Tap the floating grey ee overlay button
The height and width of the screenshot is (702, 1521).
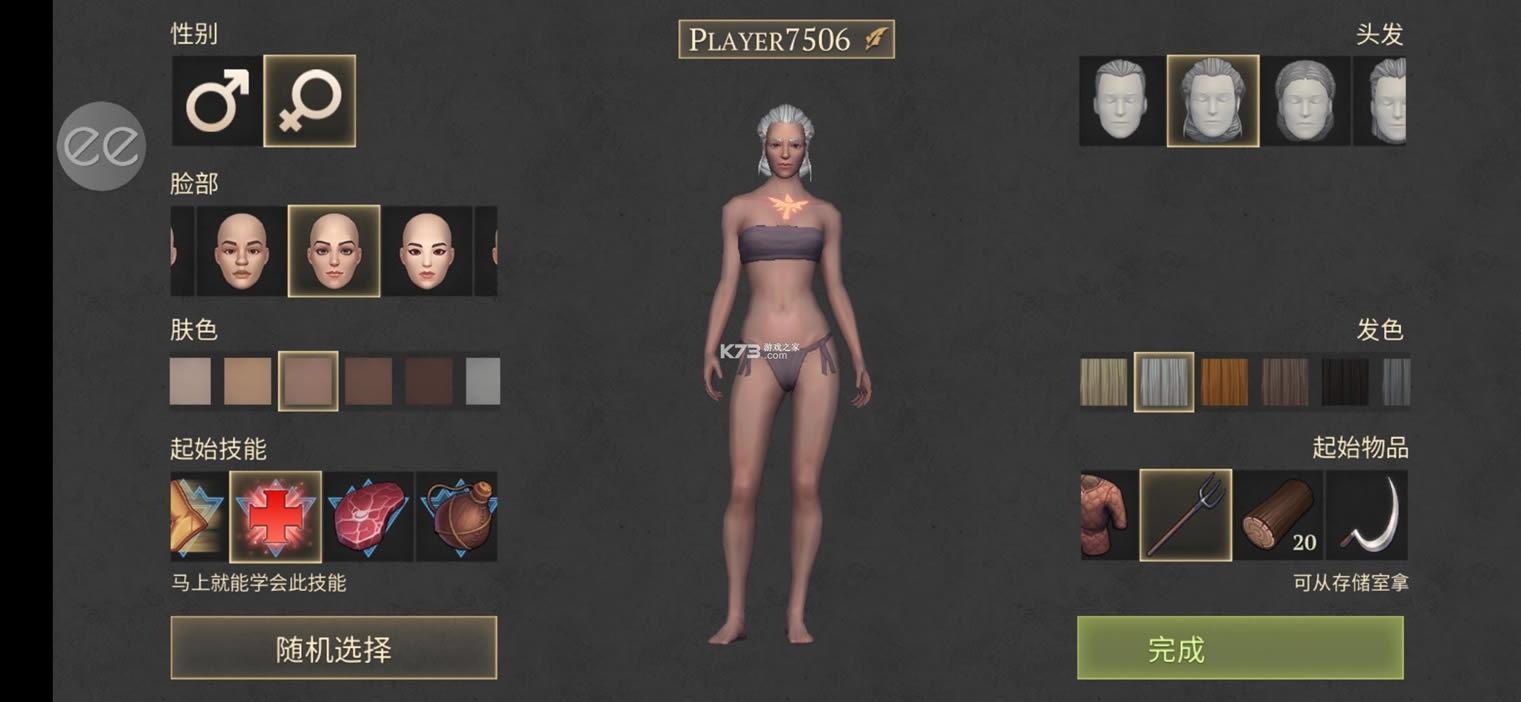(x=102, y=147)
